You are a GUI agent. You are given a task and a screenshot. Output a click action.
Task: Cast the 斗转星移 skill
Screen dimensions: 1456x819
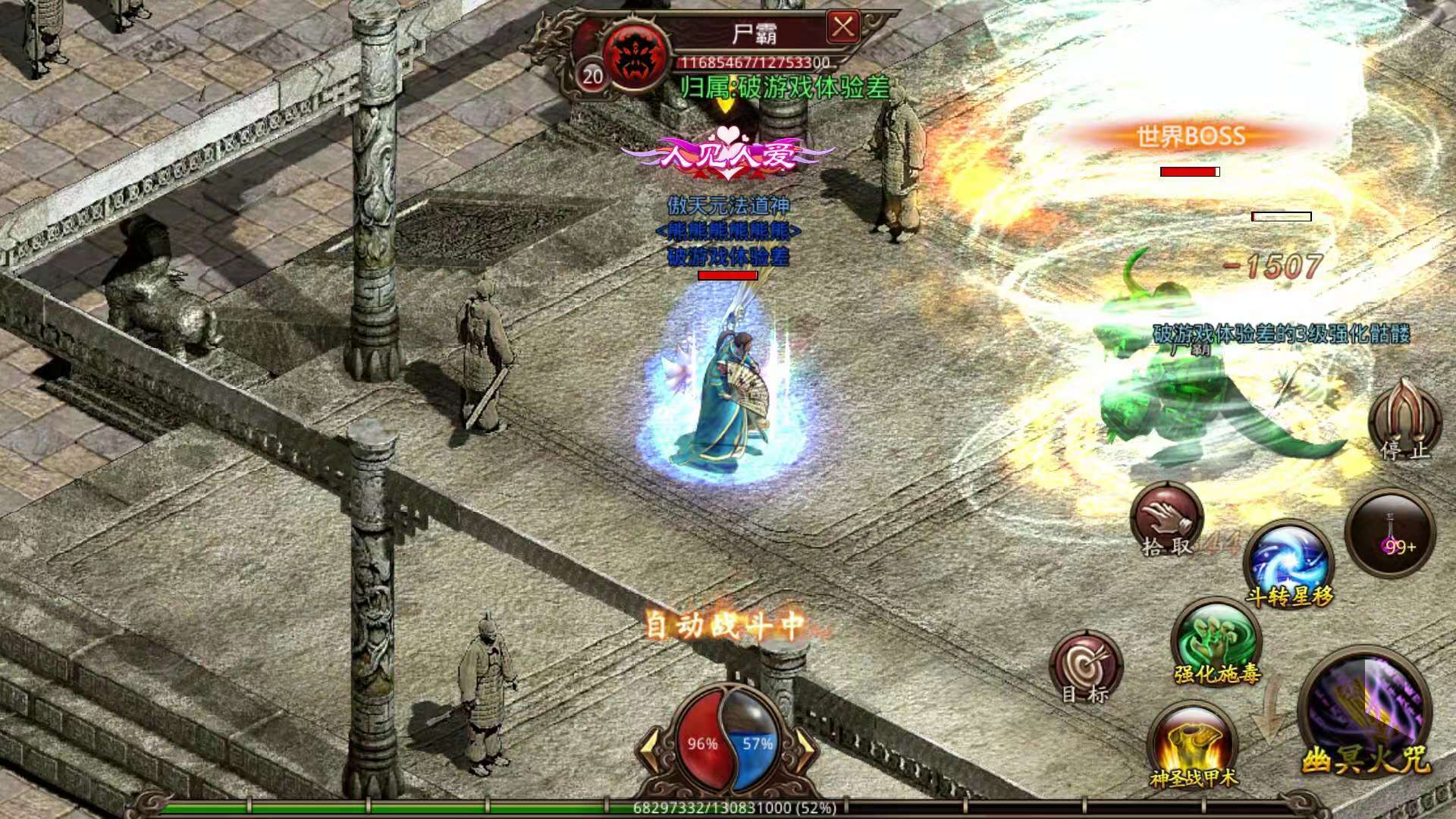click(1289, 563)
